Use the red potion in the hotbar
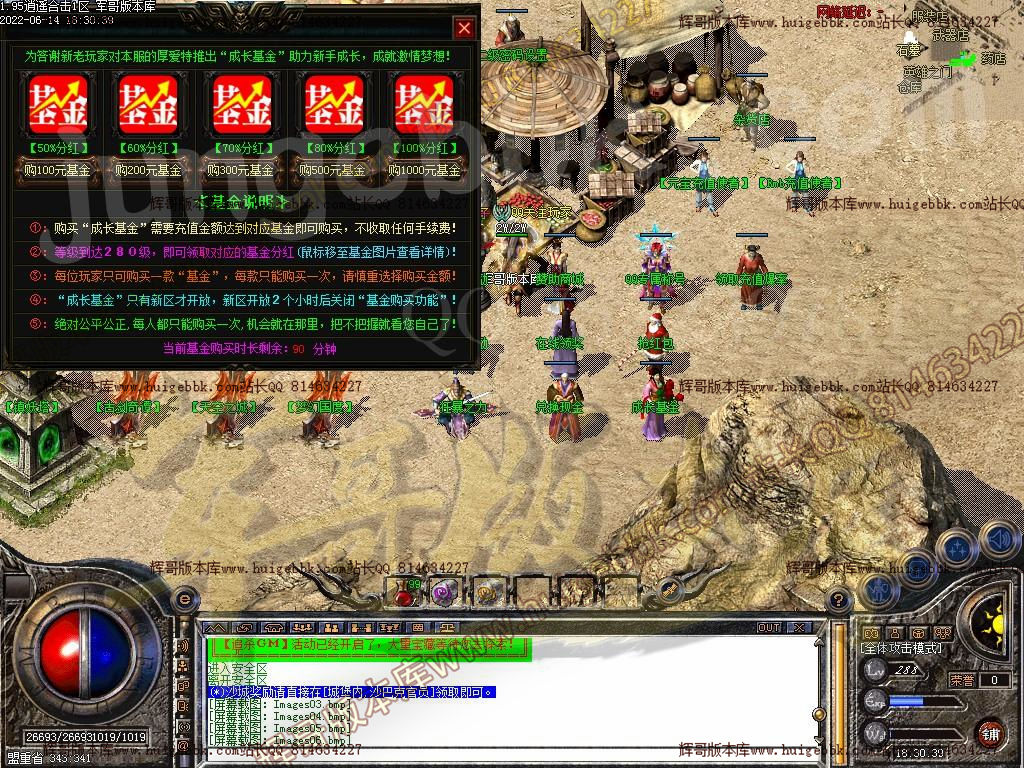This screenshot has height=768, width=1024. coord(404,594)
